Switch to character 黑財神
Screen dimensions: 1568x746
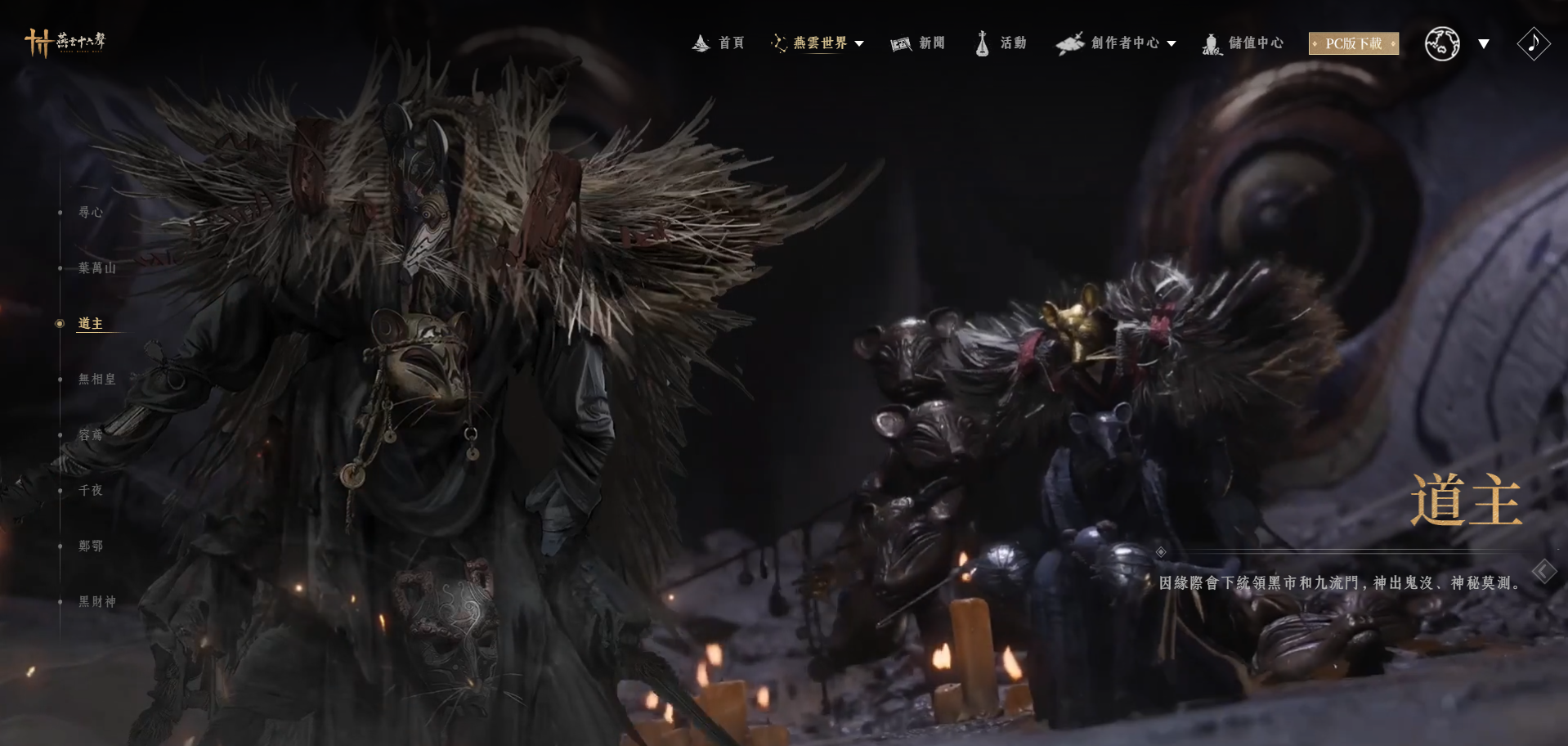click(97, 602)
